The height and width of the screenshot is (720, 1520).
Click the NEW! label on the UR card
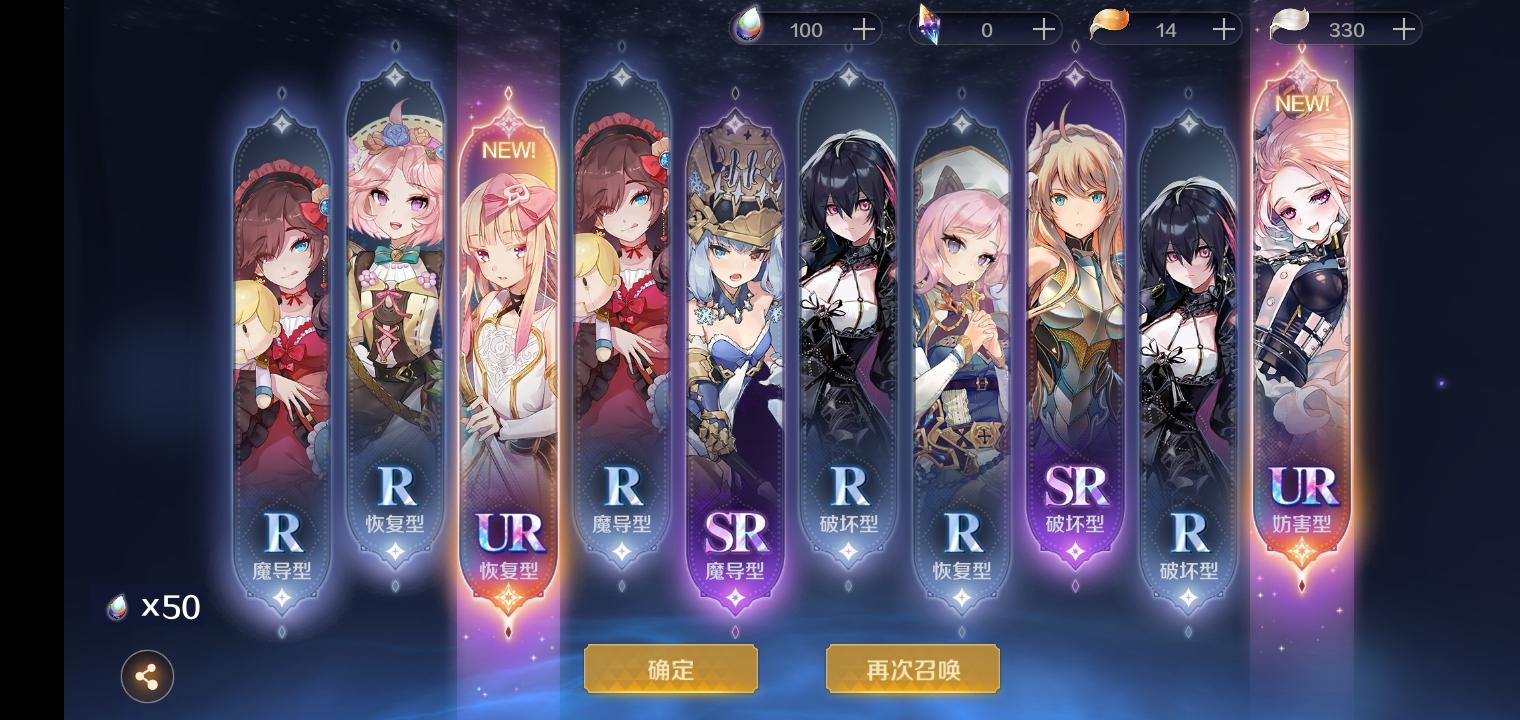(x=509, y=150)
